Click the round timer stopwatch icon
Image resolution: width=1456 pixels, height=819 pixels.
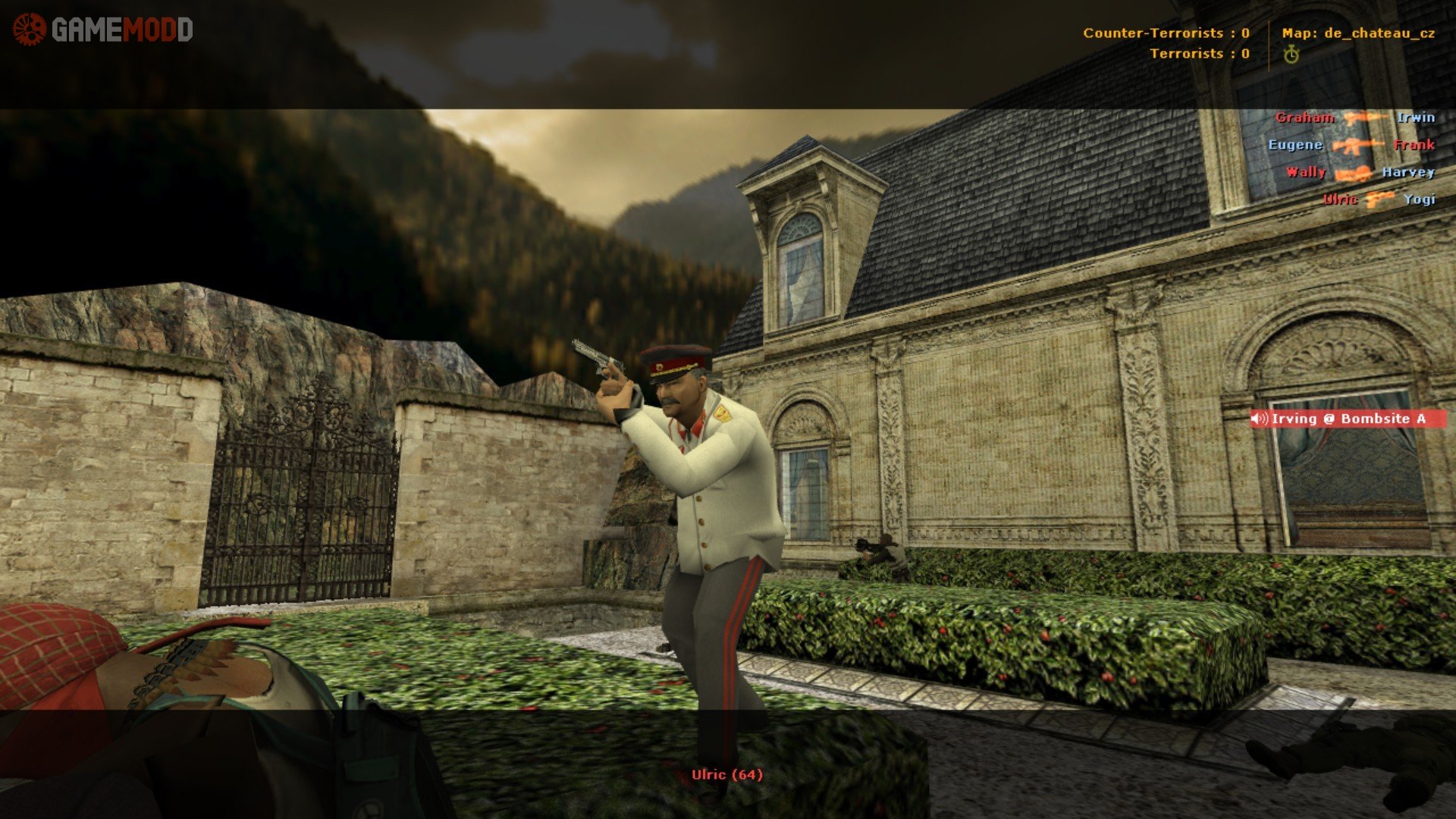(x=1291, y=54)
